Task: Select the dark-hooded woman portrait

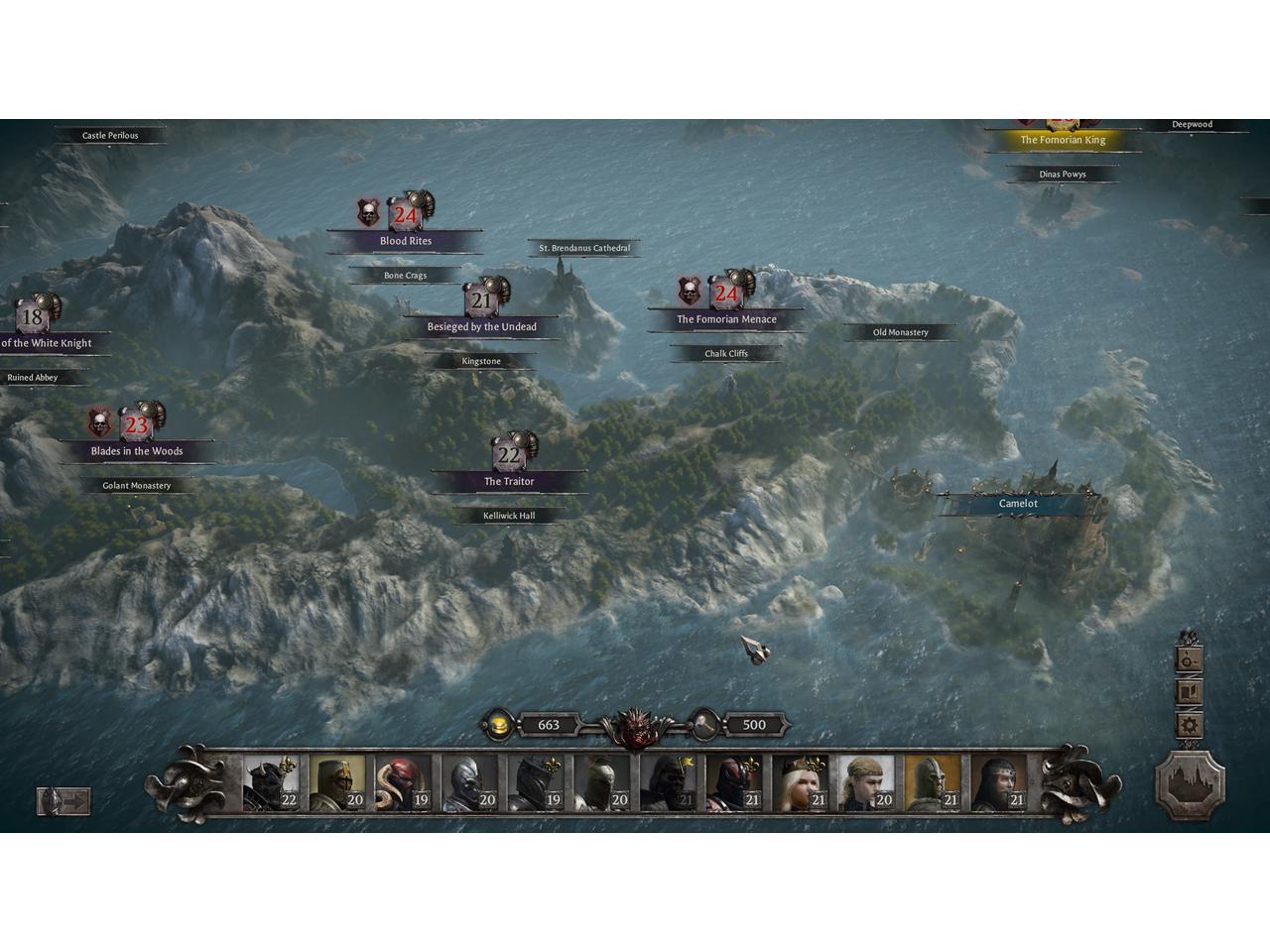Action: (x=998, y=783)
